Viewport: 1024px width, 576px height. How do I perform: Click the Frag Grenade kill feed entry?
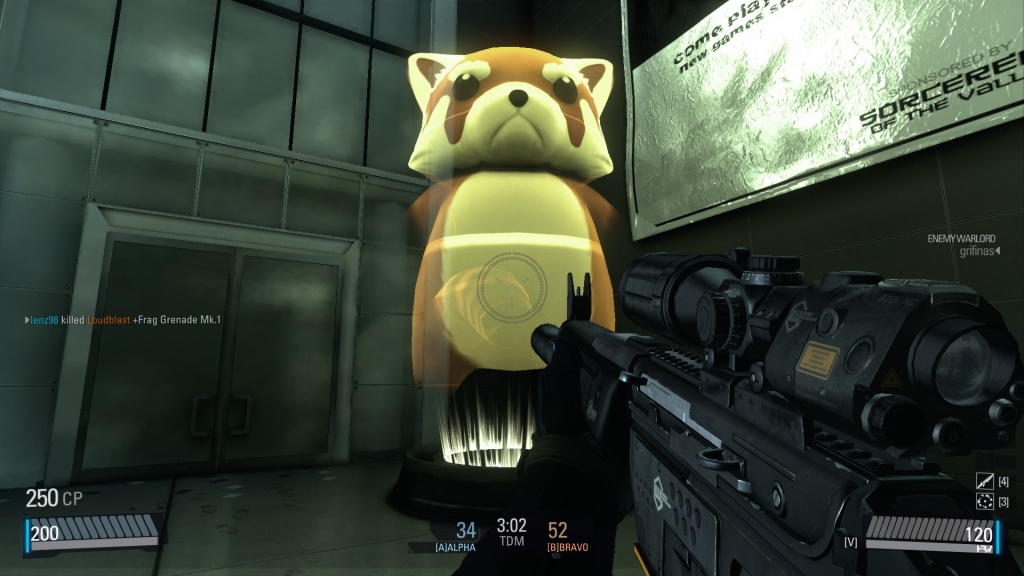122,320
